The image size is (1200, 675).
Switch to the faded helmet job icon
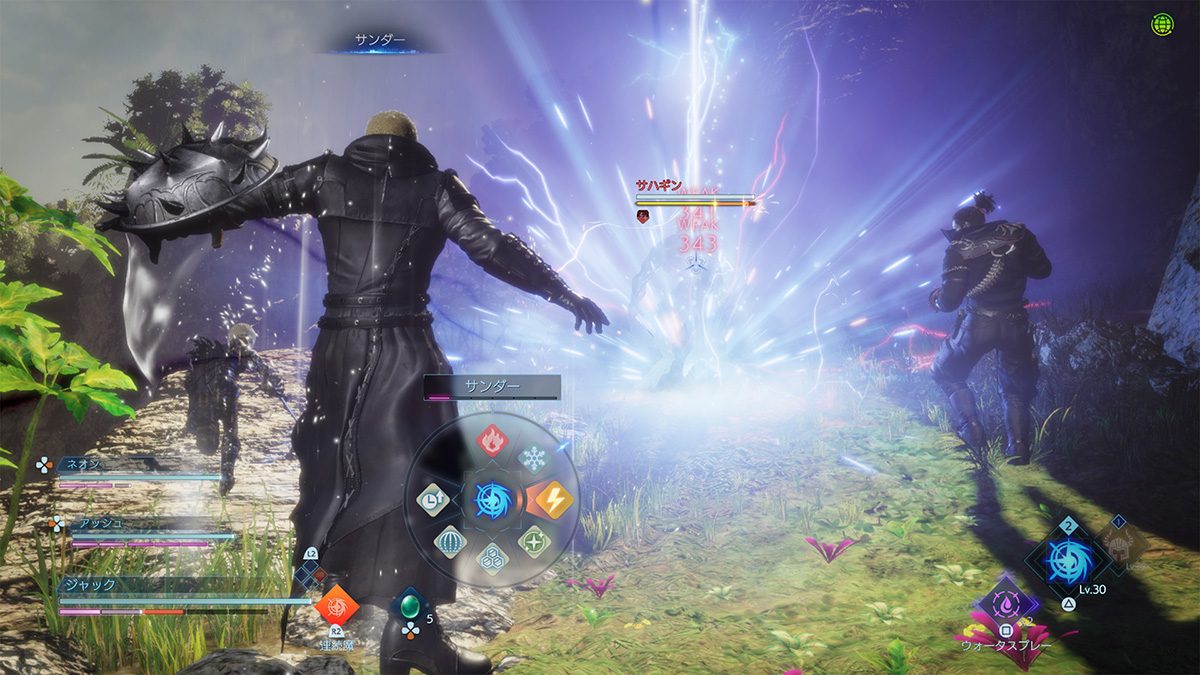point(1118,544)
